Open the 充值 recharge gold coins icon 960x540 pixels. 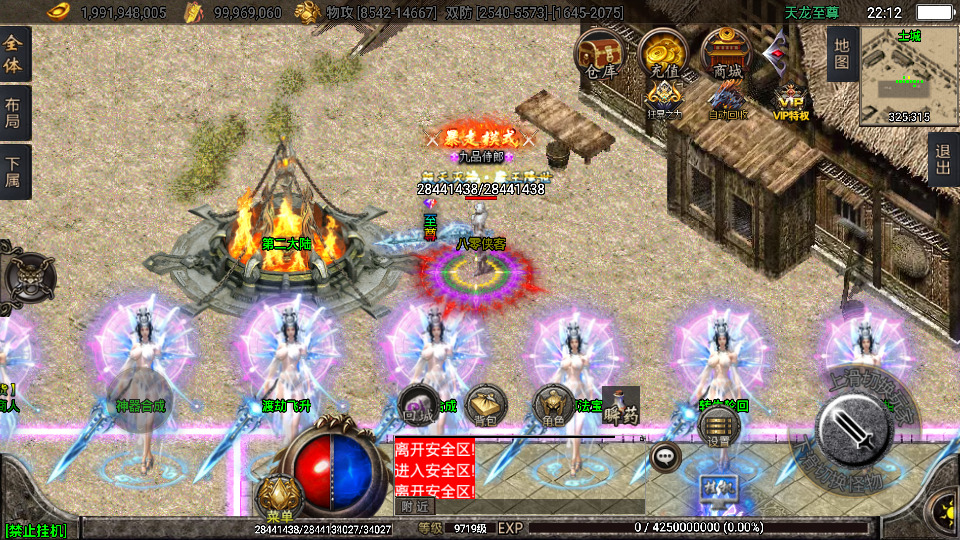(x=662, y=53)
